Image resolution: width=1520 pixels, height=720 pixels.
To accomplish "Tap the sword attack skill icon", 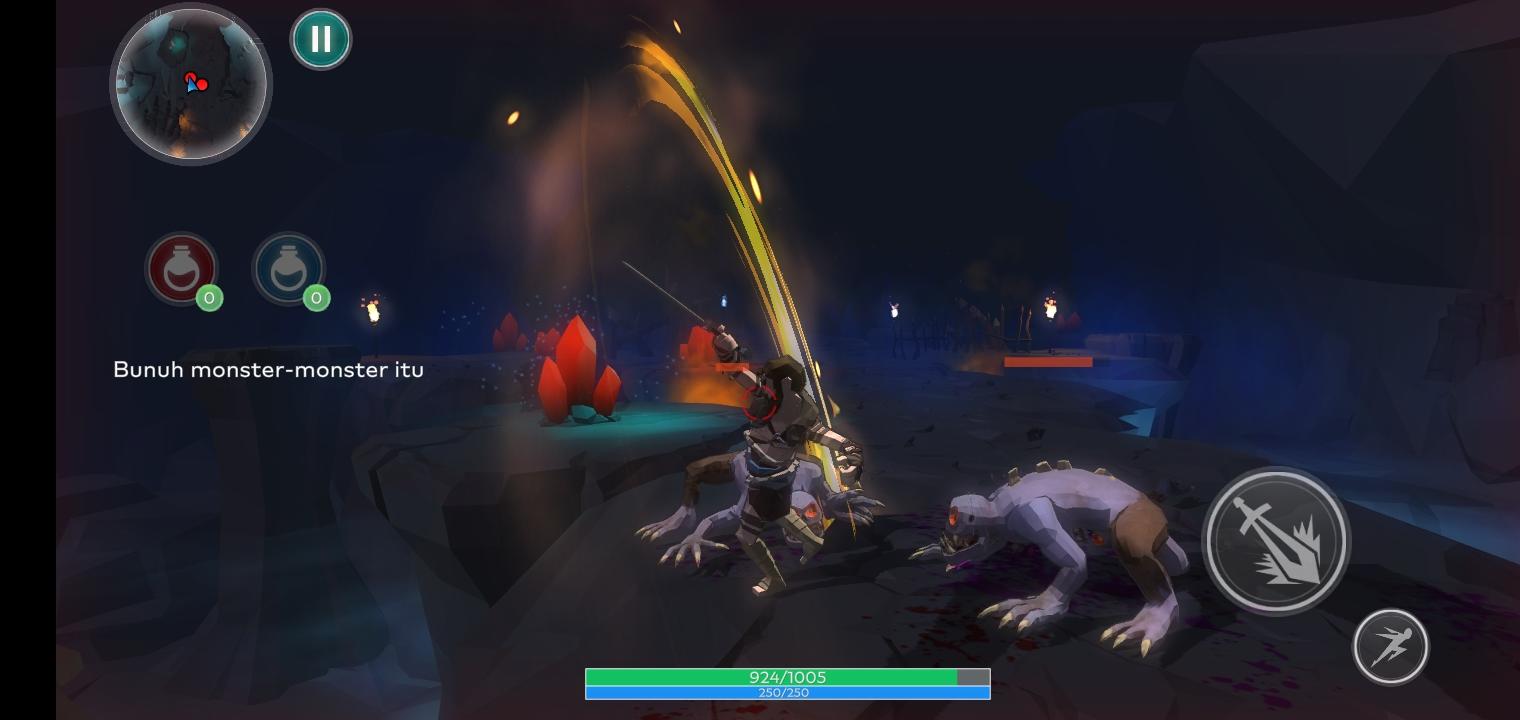I will (x=1277, y=540).
